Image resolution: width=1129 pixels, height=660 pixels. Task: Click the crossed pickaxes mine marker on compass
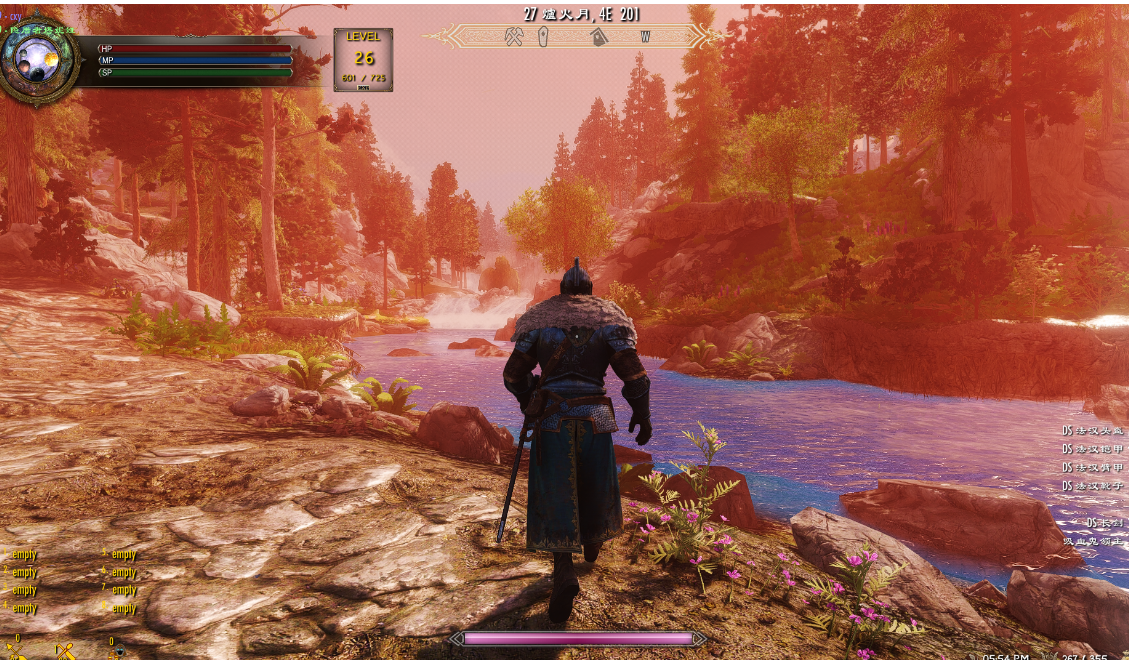(x=515, y=37)
